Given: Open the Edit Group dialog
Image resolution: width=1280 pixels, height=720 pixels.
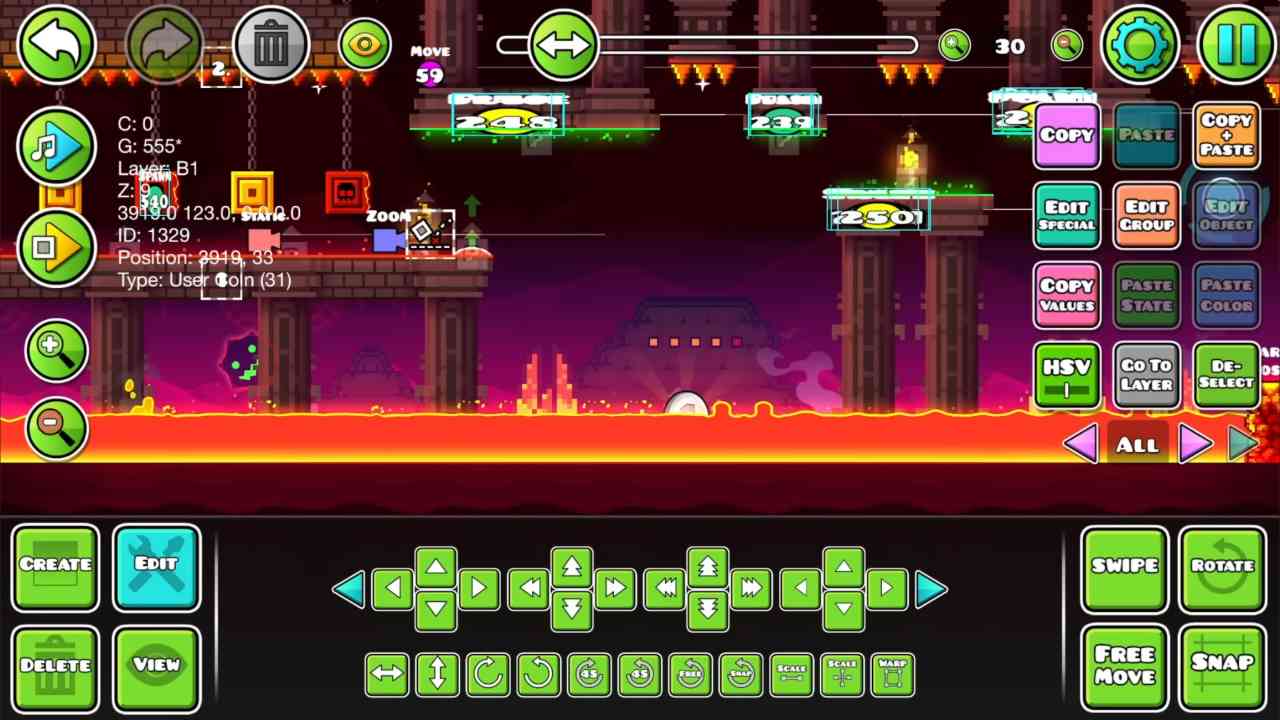Looking at the screenshot, I should point(1146,215).
